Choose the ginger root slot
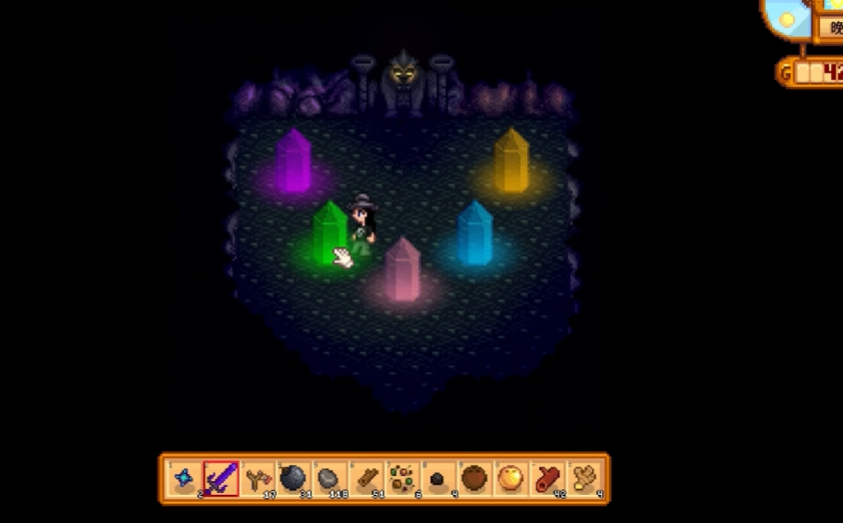 click(x=583, y=479)
